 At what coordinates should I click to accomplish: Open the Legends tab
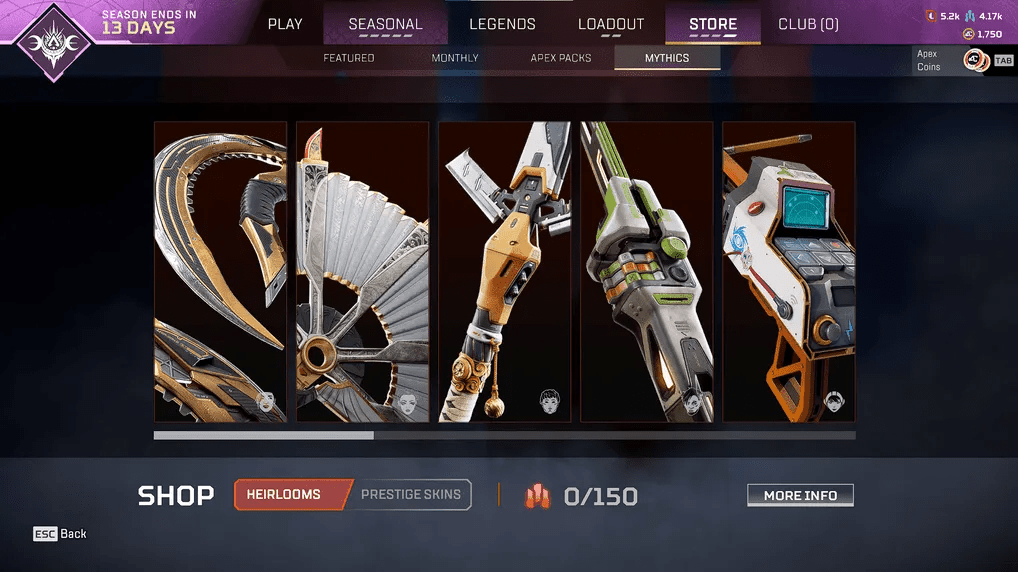coord(502,24)
